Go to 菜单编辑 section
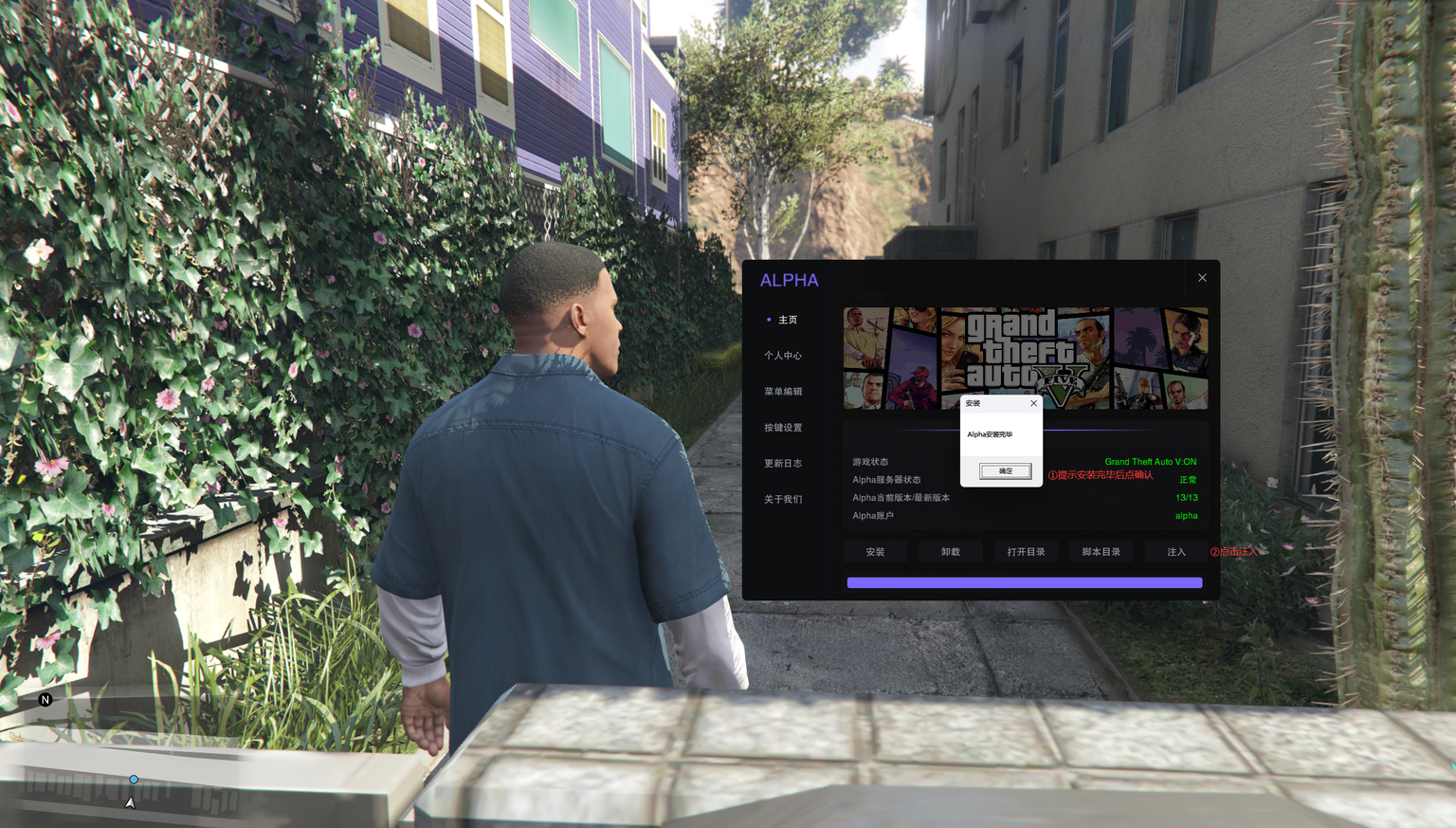1456x828 pixels. click(783, 392)
